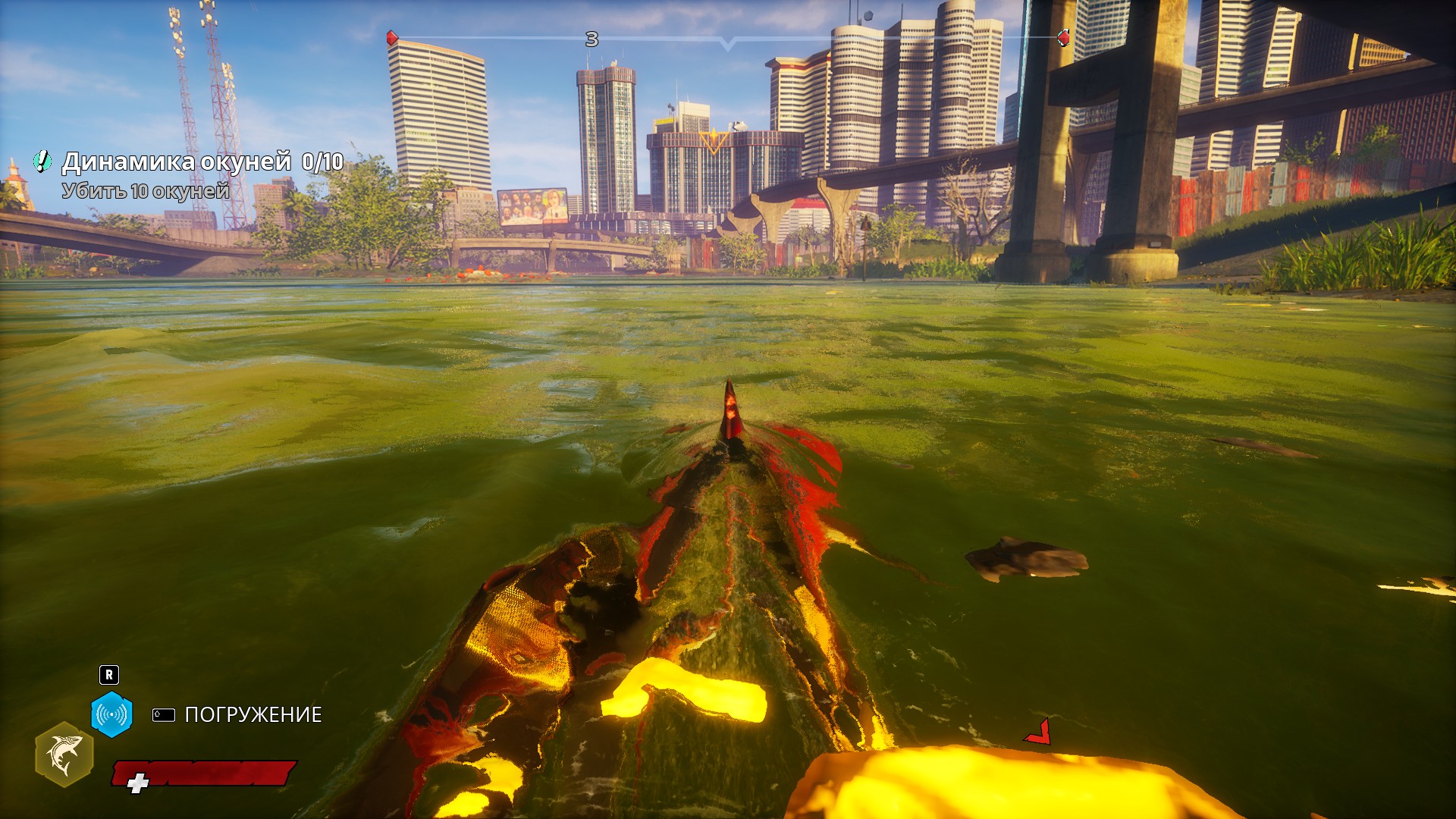This screenshot has width=1456, height=819.
Task: Select the left red marker on the compass
Action: [x=392, y=37]
